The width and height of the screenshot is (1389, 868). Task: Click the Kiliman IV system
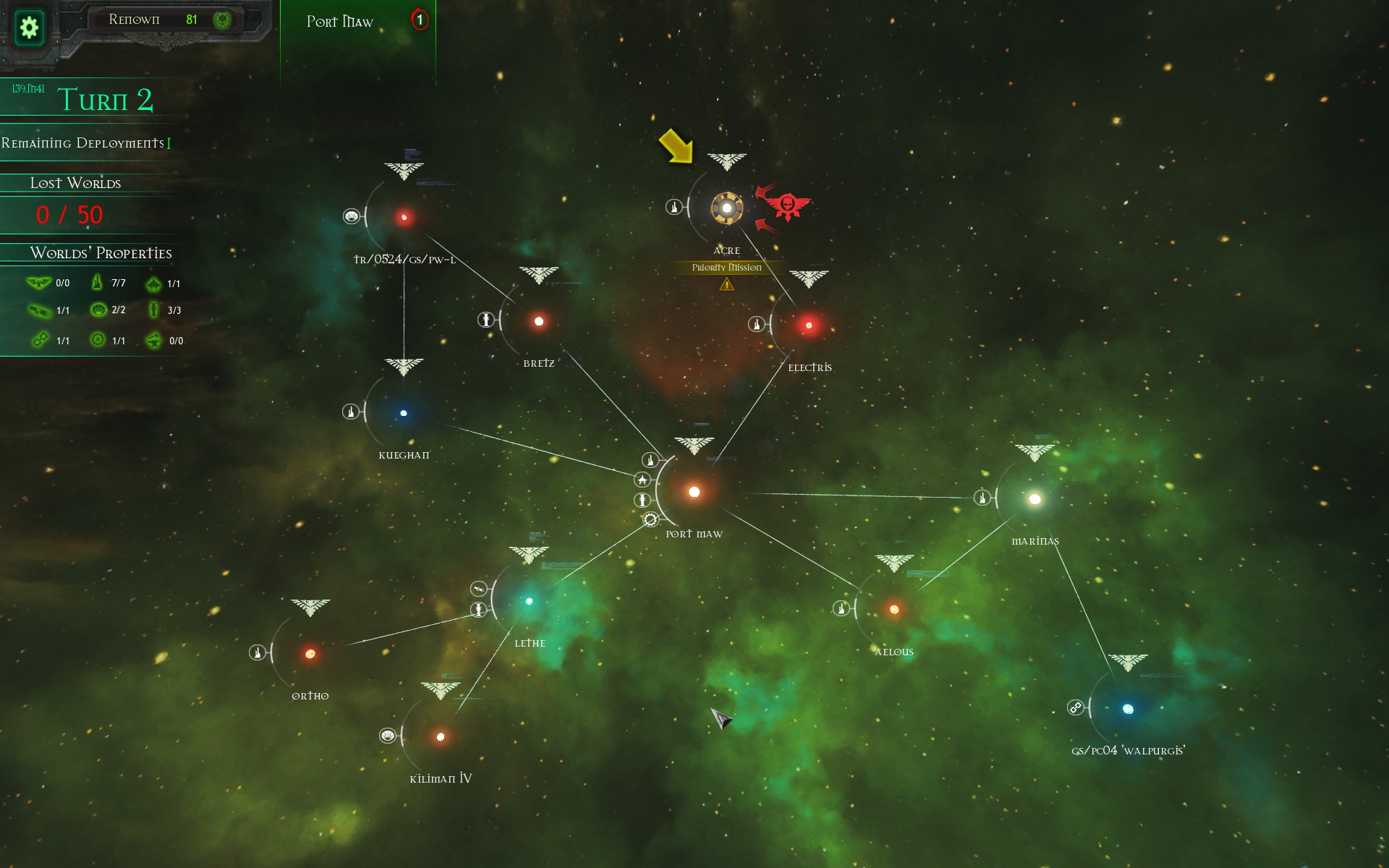(x=441, y=737)
